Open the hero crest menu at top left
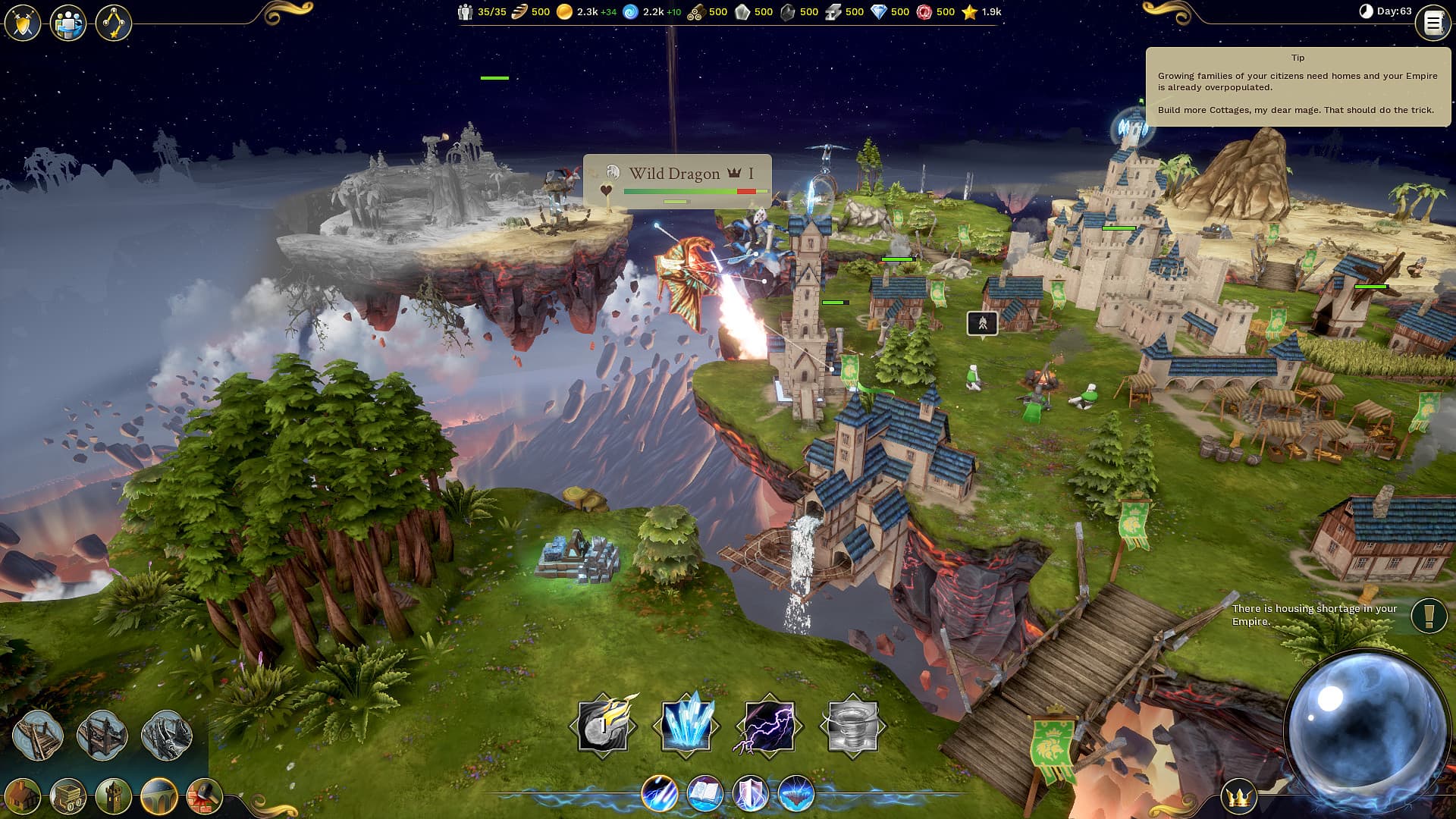Viewport: 1456px width, 819px height. pos(22,22)
